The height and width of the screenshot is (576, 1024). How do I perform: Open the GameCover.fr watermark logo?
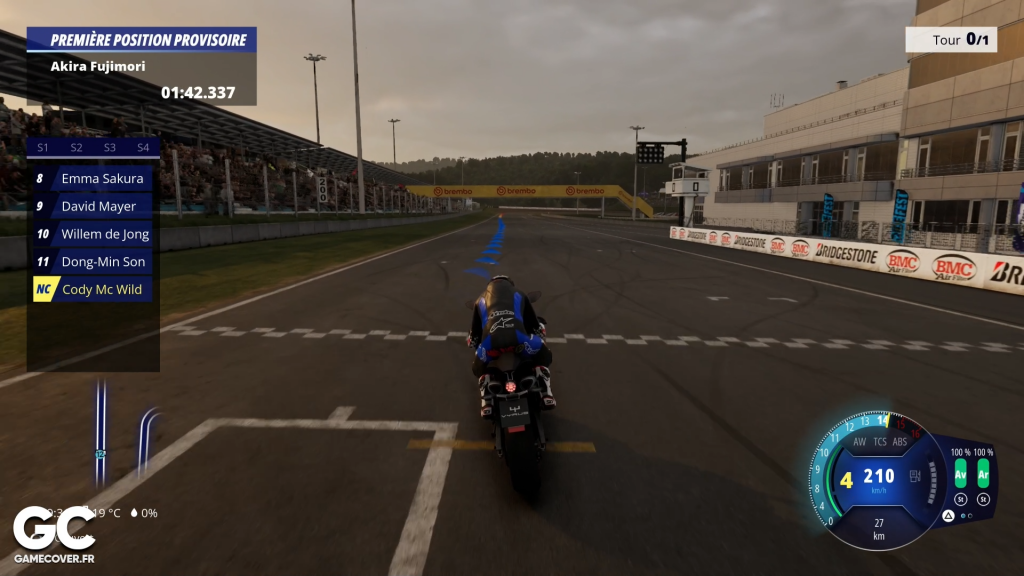click(x=55, y=535)
